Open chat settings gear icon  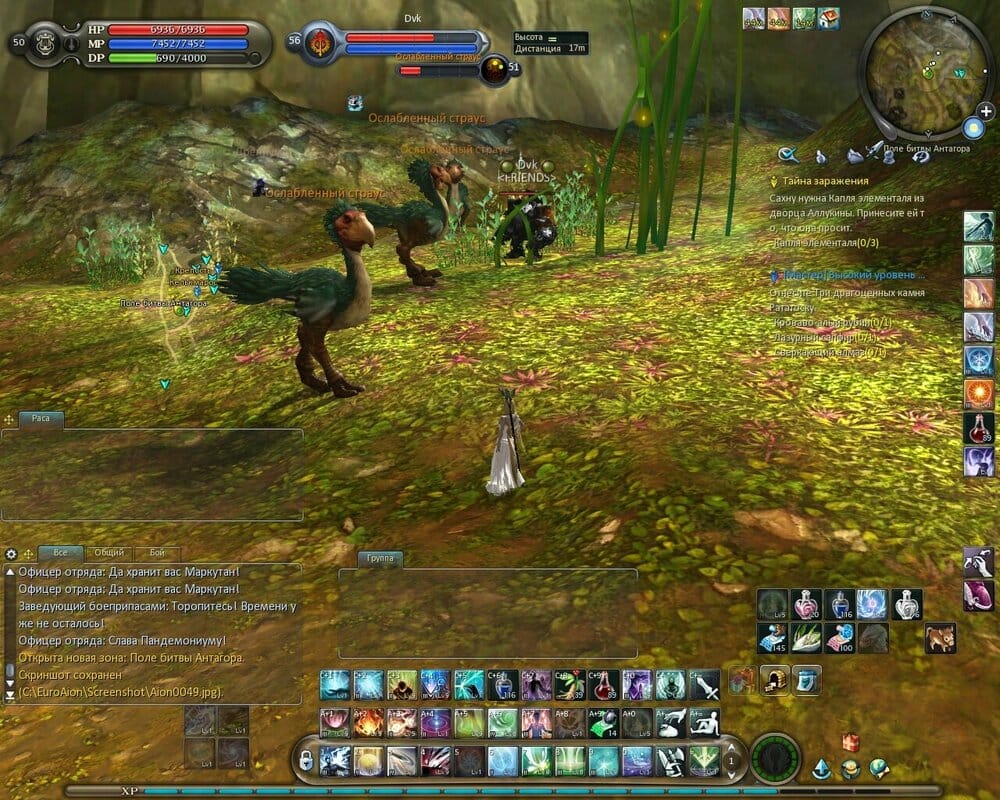coord(11,553)
